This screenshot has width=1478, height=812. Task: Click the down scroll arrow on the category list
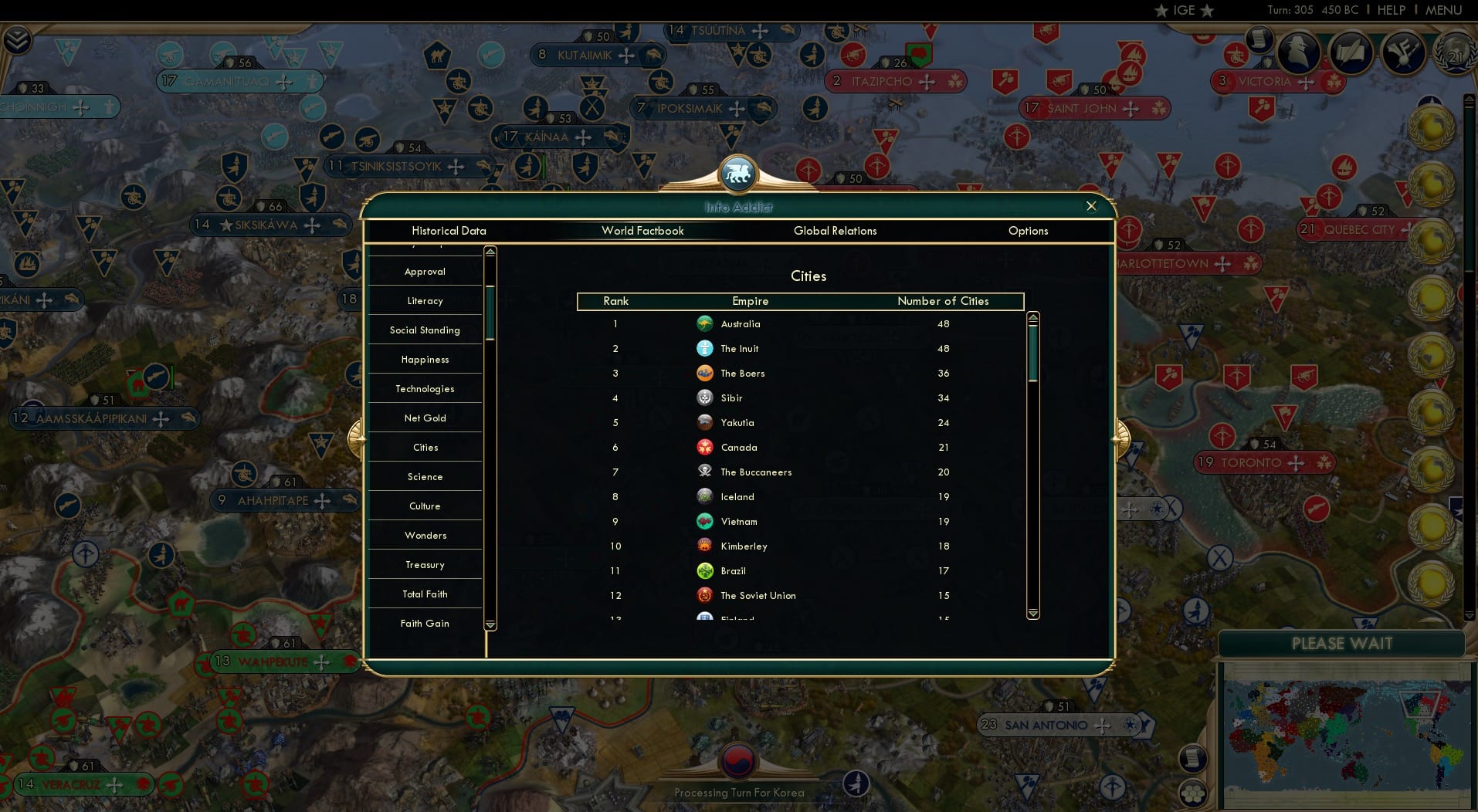click(489, 624)
